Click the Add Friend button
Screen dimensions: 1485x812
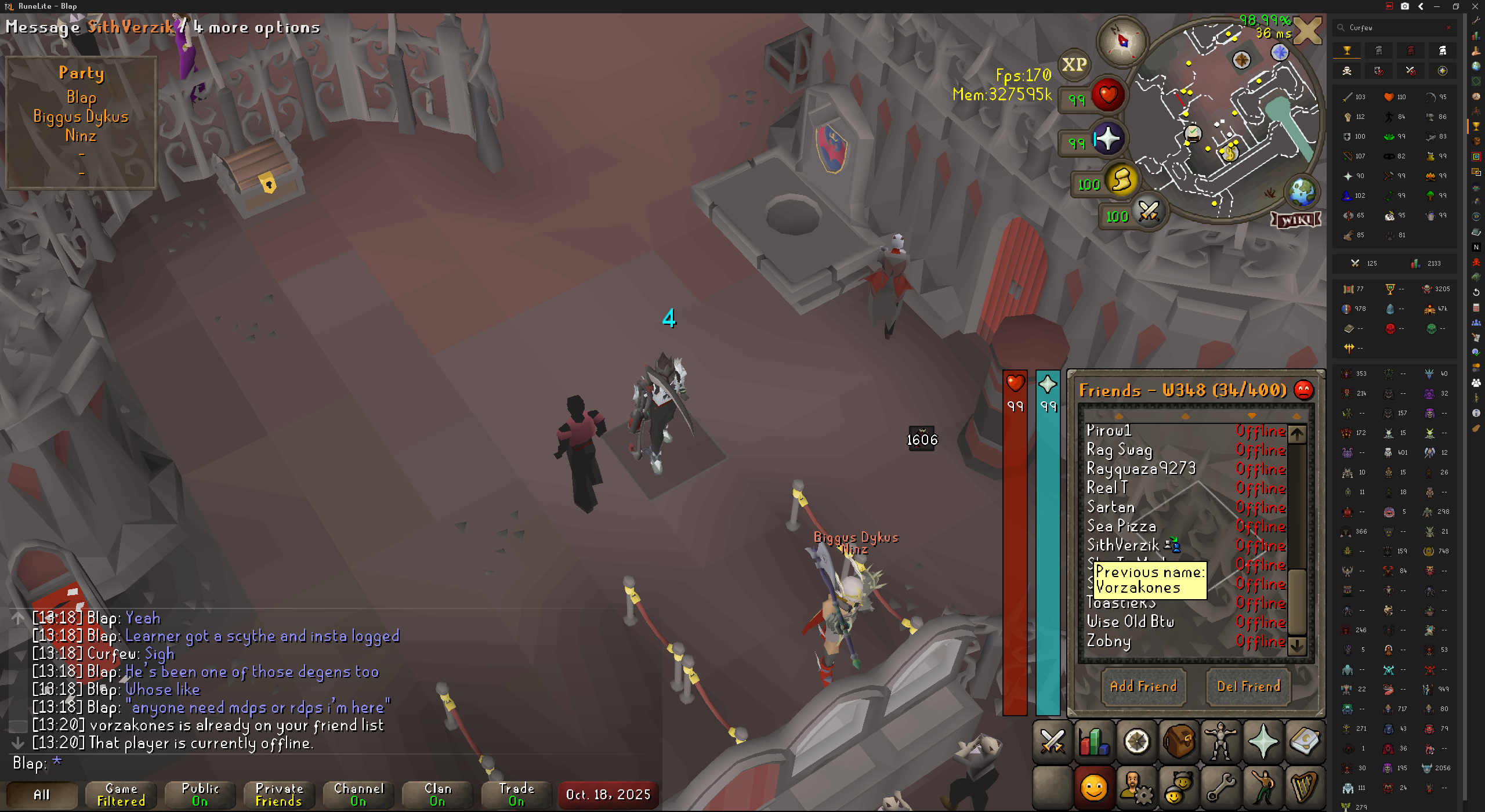click(1143, 687)
